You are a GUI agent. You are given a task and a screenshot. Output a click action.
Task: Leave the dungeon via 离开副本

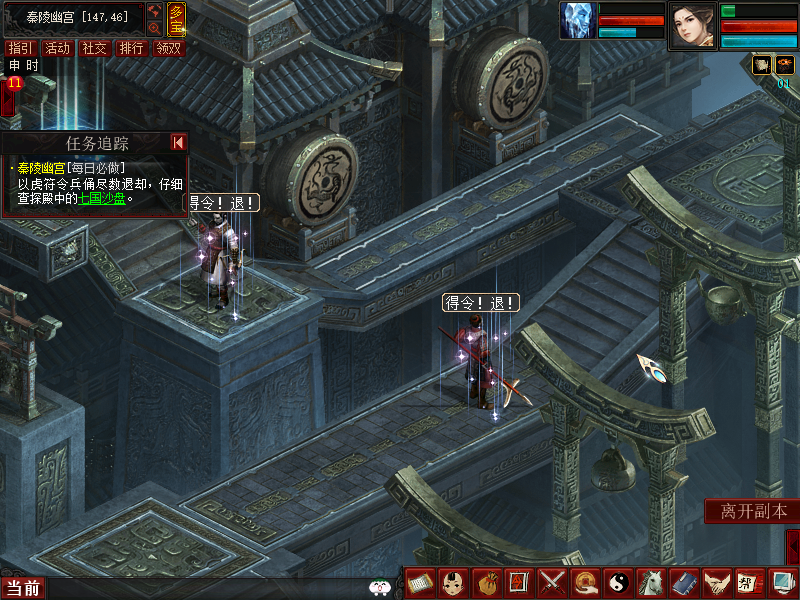pyautogui.click(x=754, y=511)
